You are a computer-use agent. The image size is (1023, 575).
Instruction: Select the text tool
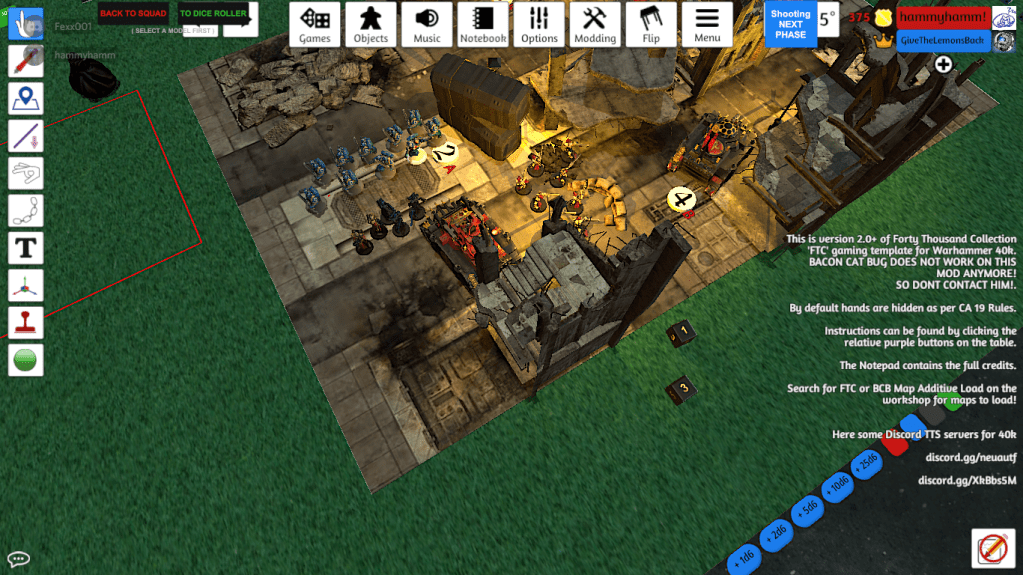(x=25, y=247)
